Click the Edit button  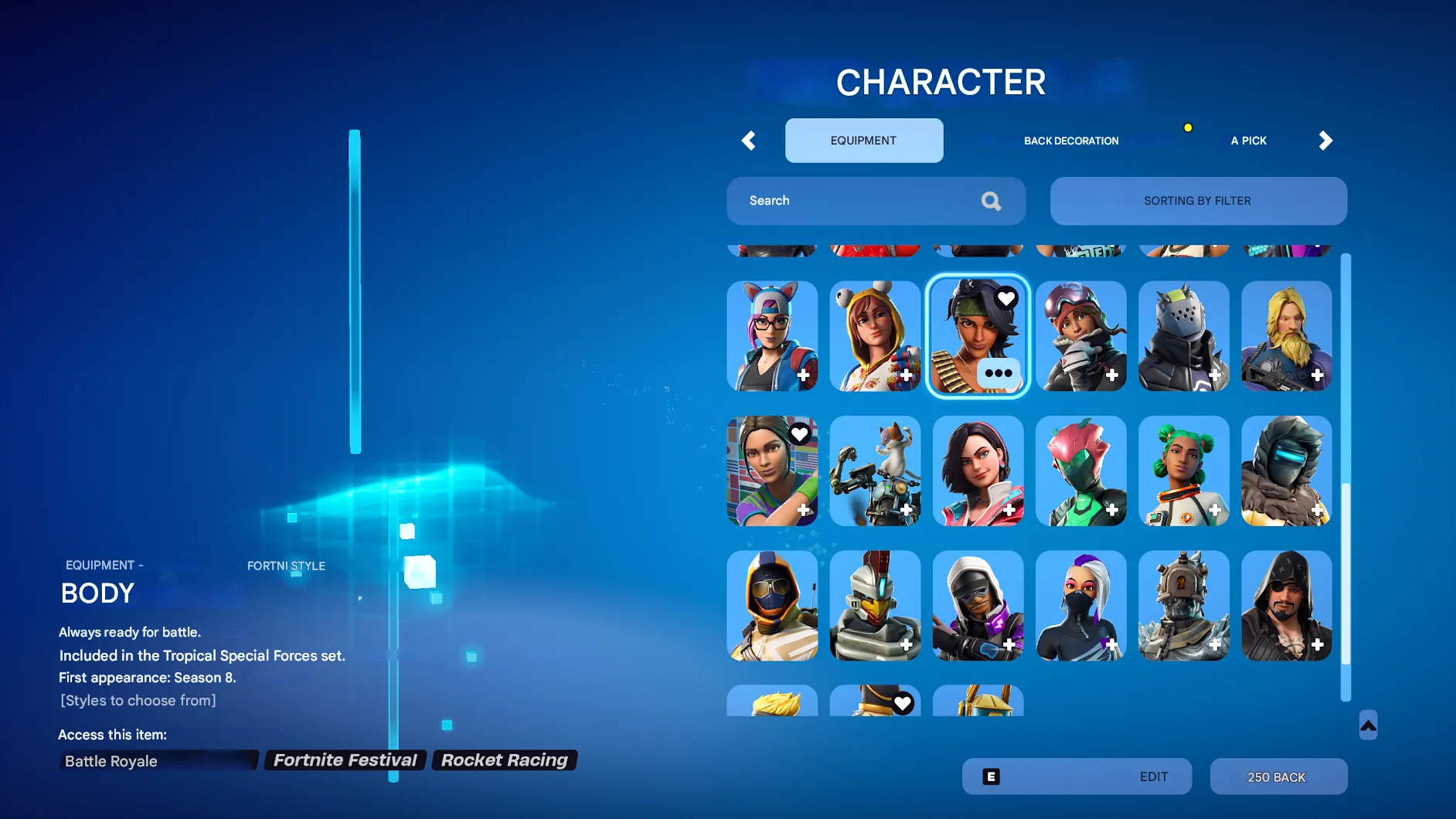(x=1076, y=777)
